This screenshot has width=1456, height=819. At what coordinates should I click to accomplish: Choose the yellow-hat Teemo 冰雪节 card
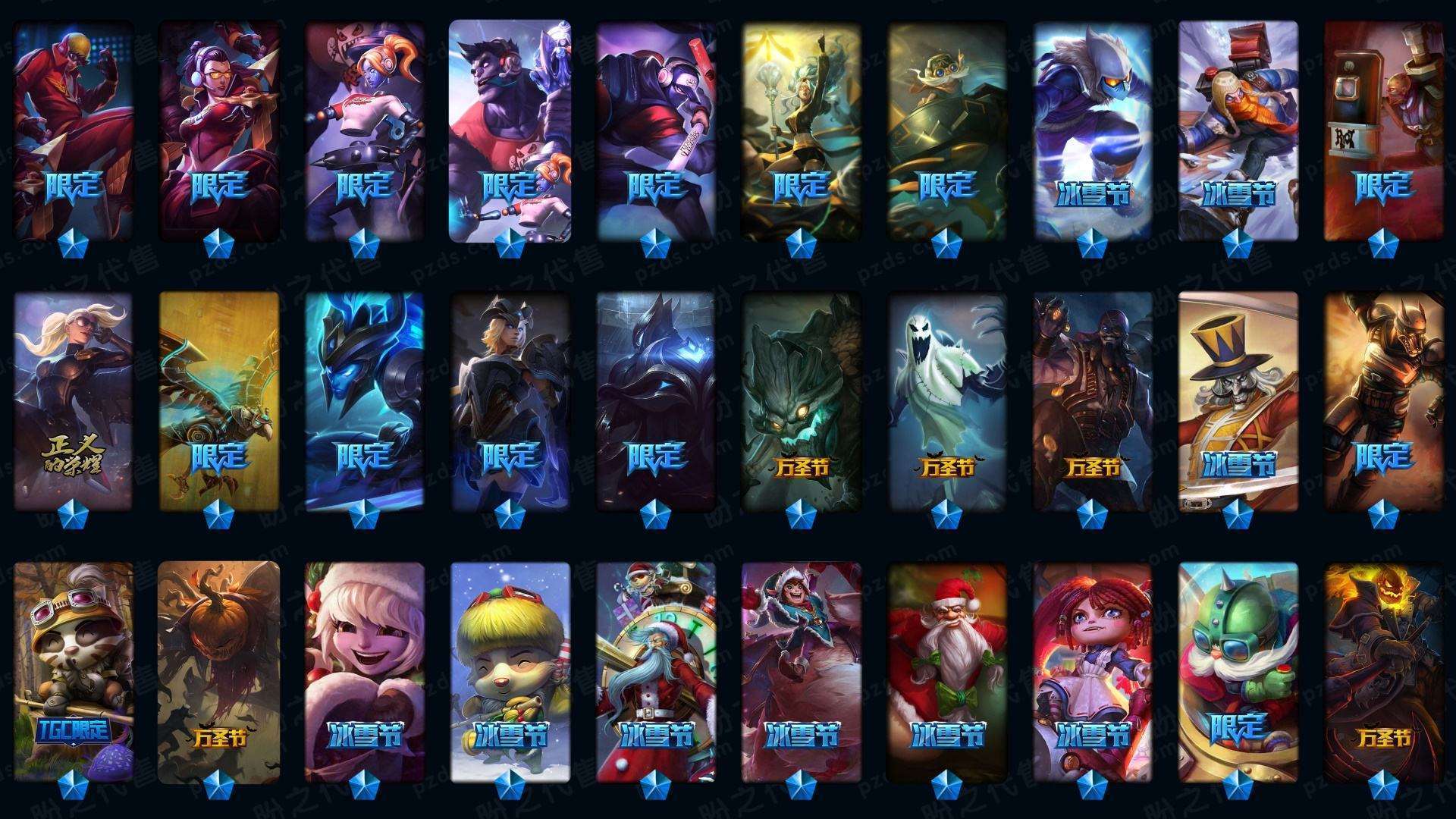pos(510,671)
